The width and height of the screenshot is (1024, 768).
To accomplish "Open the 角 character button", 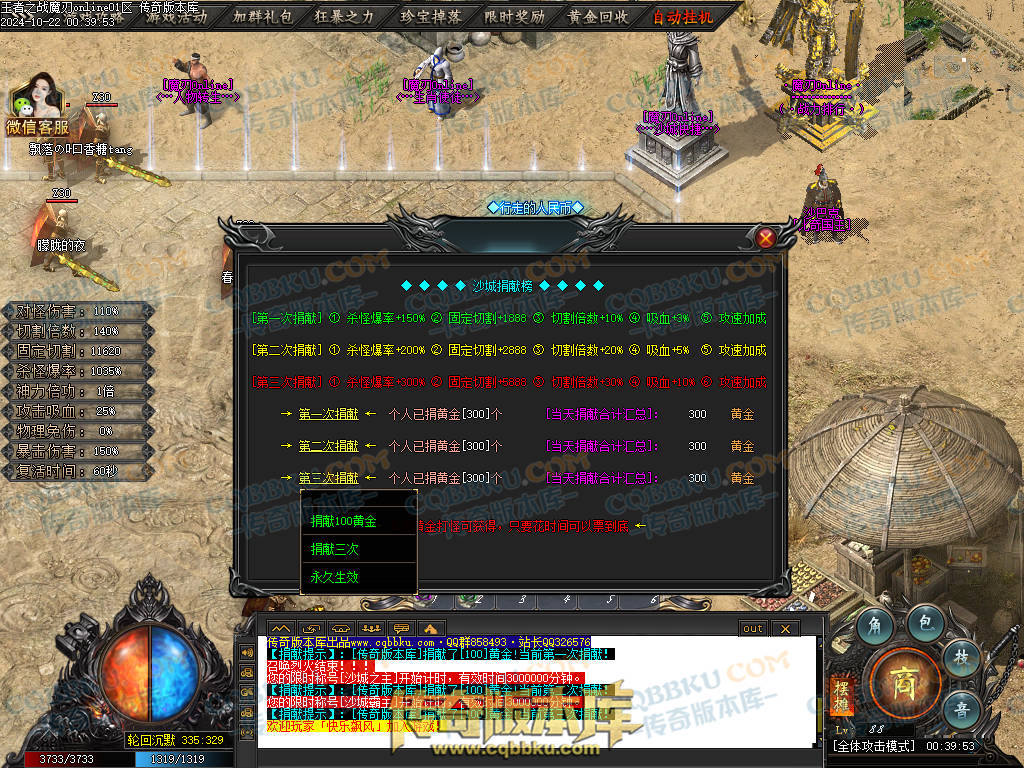I will [875, 627].
